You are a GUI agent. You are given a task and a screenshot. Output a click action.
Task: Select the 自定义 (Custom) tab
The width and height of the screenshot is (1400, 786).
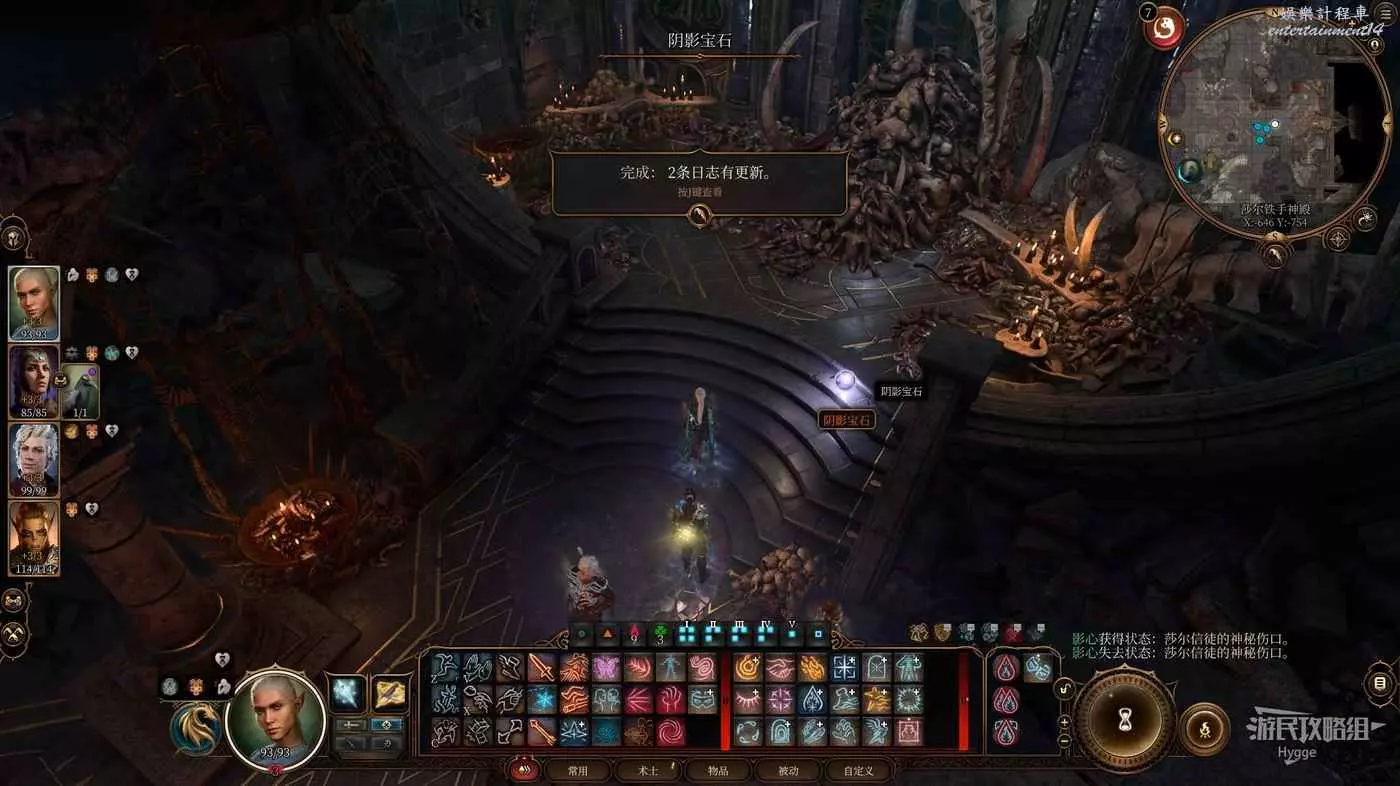[x=858, y=771]
